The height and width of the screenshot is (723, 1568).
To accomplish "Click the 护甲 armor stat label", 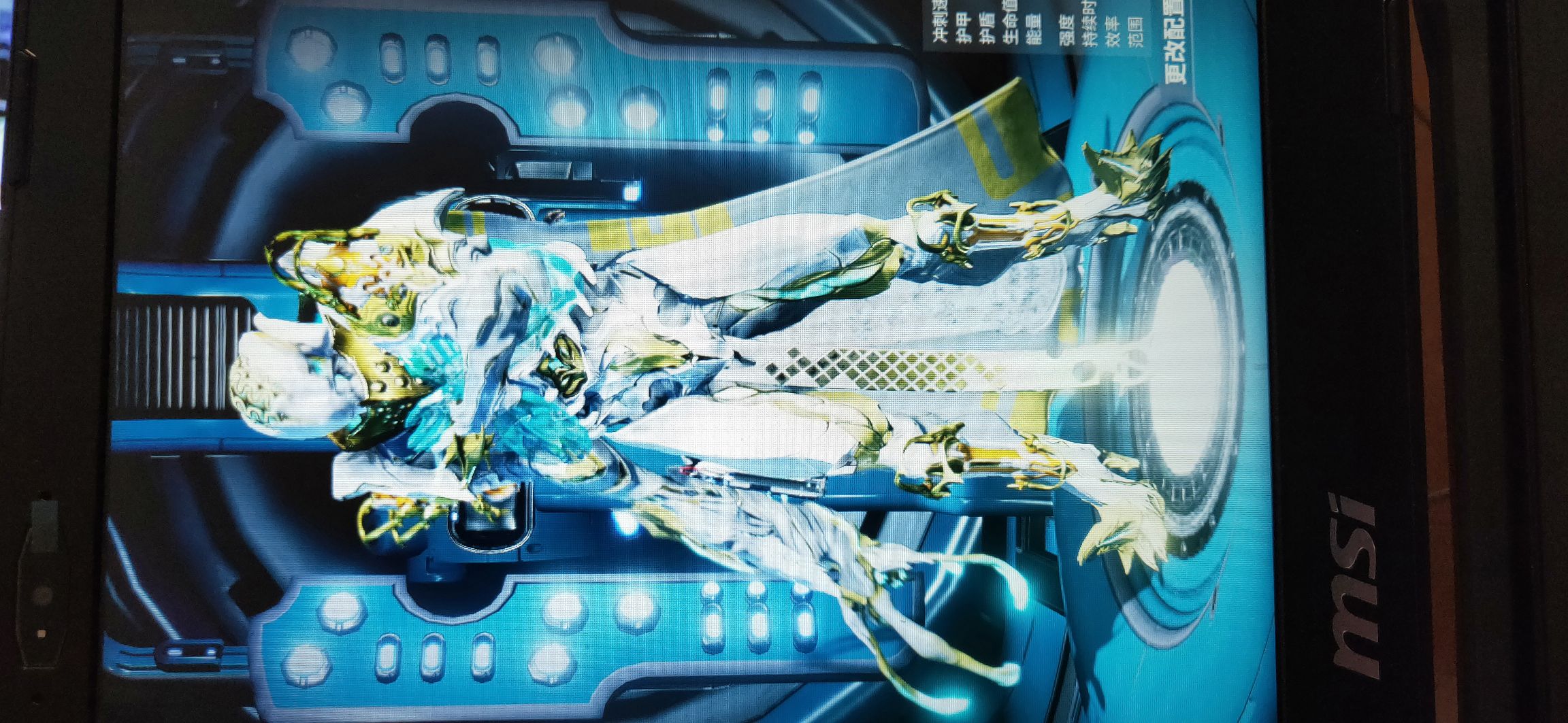I will click(x=962, y=24).
